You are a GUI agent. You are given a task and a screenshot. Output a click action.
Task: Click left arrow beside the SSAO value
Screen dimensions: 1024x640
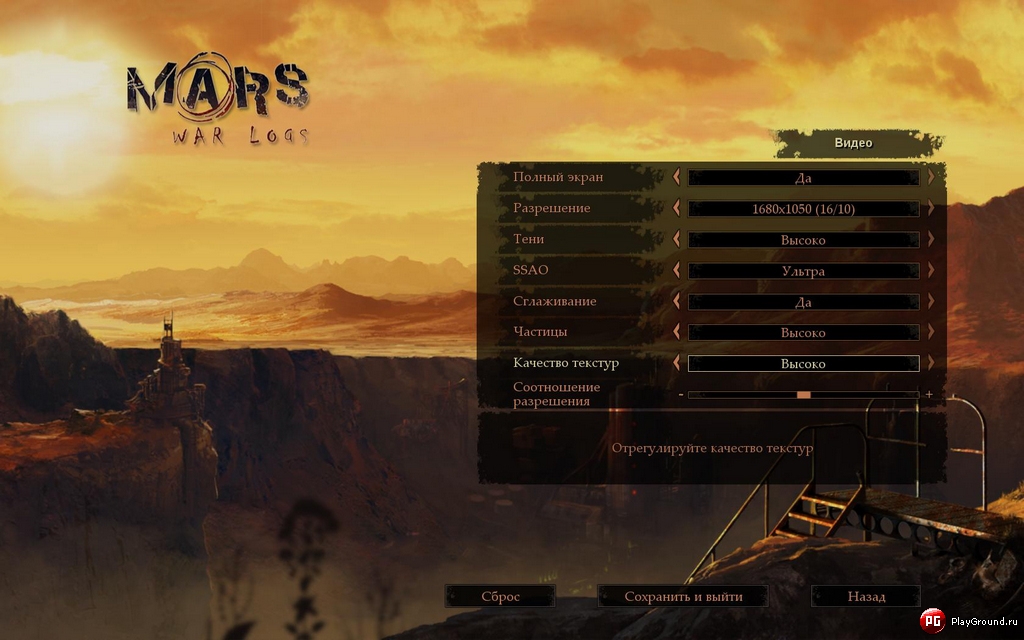click(x=677, y=270)
